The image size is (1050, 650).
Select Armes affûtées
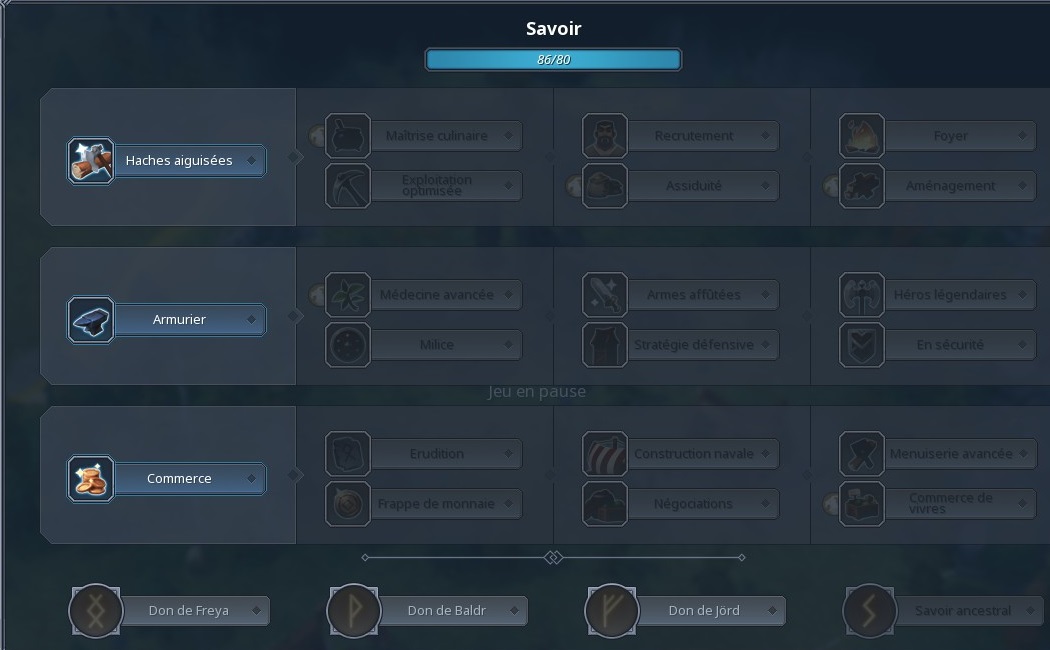click(692, 295)
